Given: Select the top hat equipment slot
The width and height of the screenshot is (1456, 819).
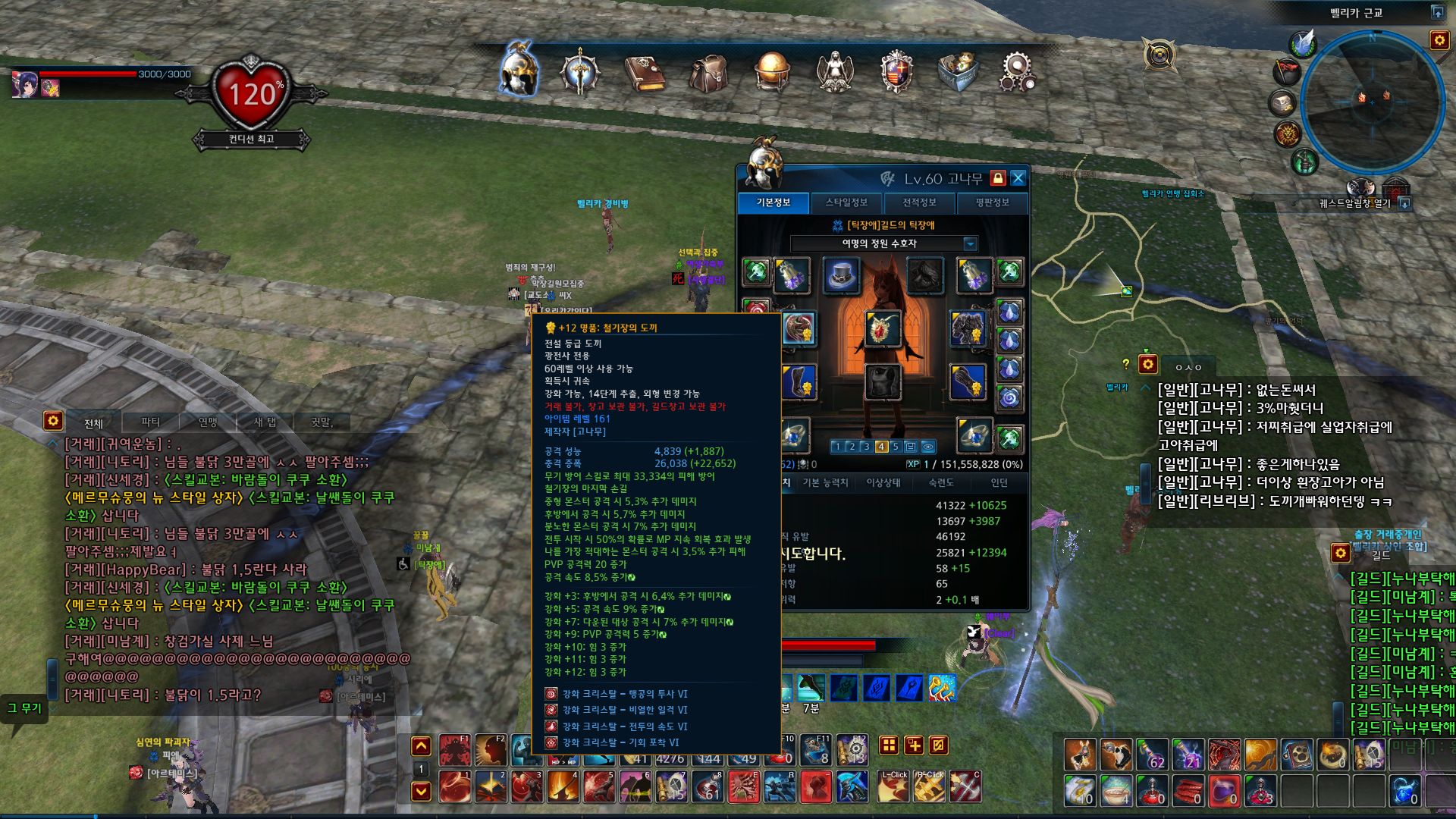Looking at the screenshot, I should (x=841, y=275).
